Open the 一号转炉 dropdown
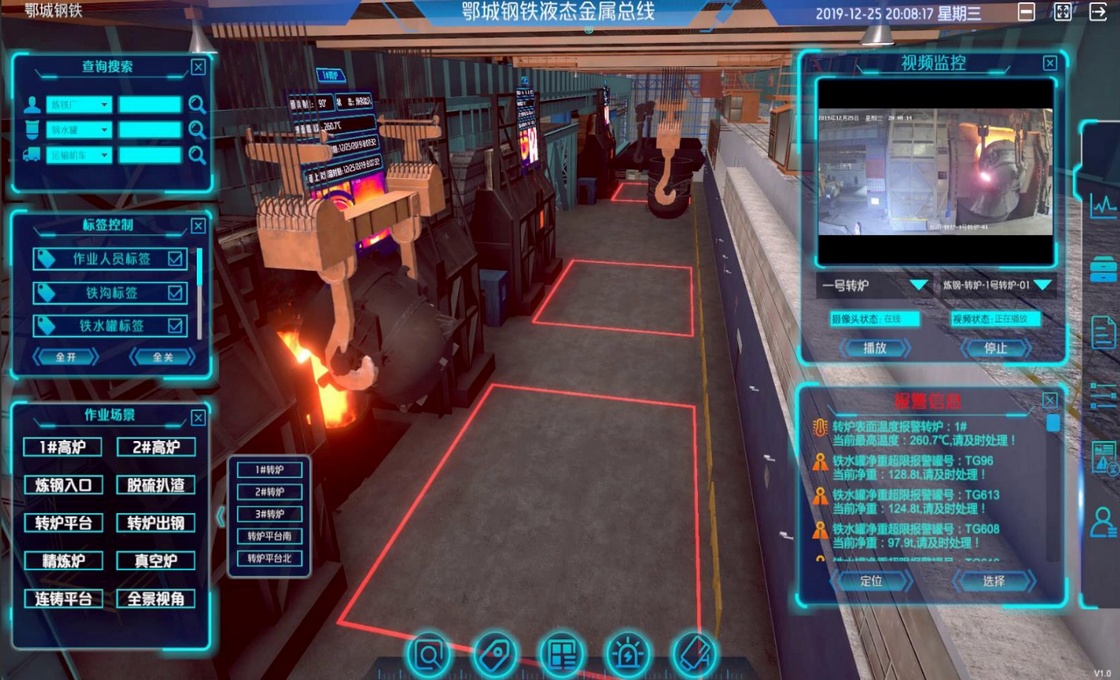 coord(918,285)
